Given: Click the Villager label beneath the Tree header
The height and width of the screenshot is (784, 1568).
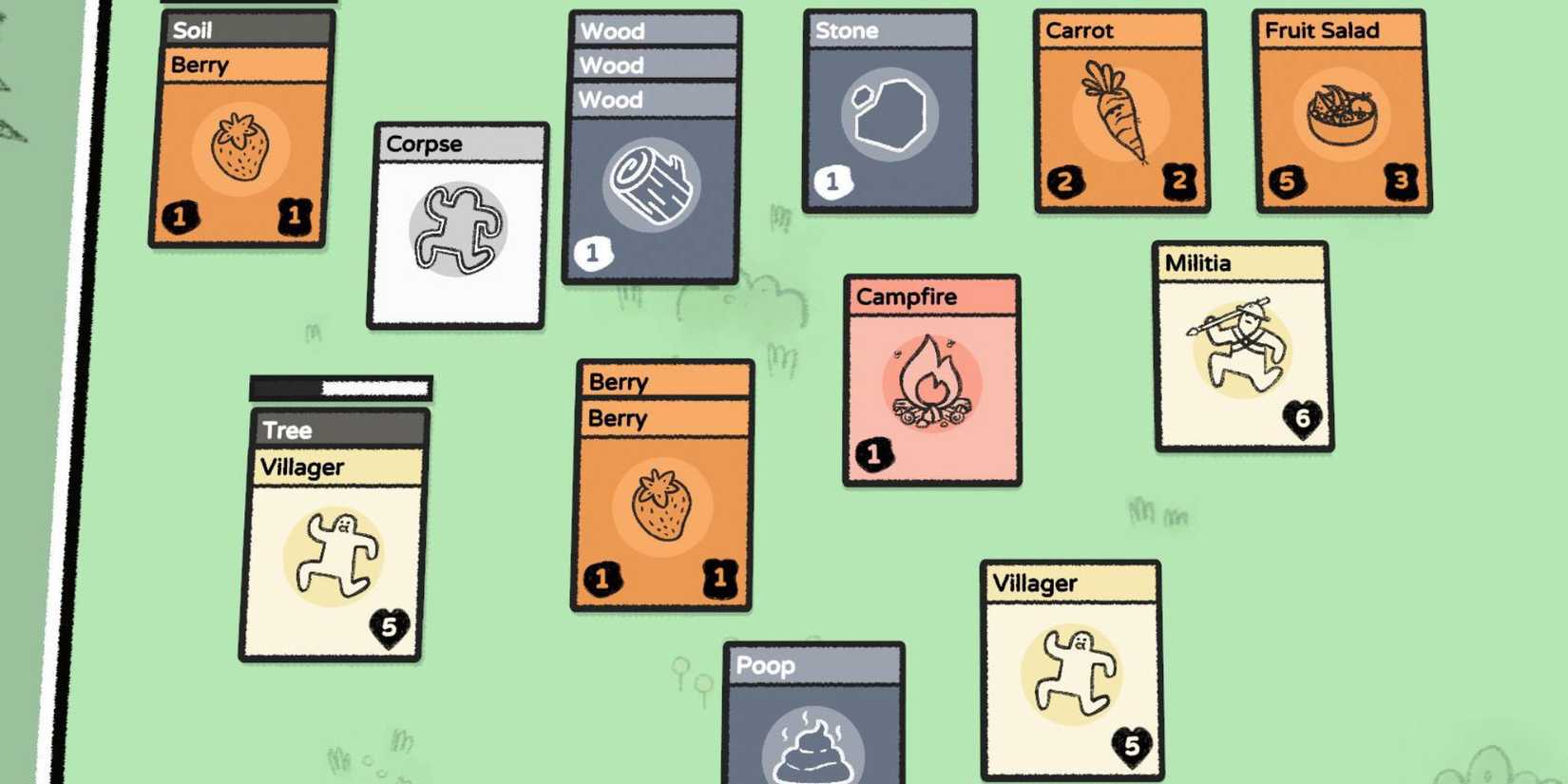Looking at the screenshot, I should coord(337,467).
